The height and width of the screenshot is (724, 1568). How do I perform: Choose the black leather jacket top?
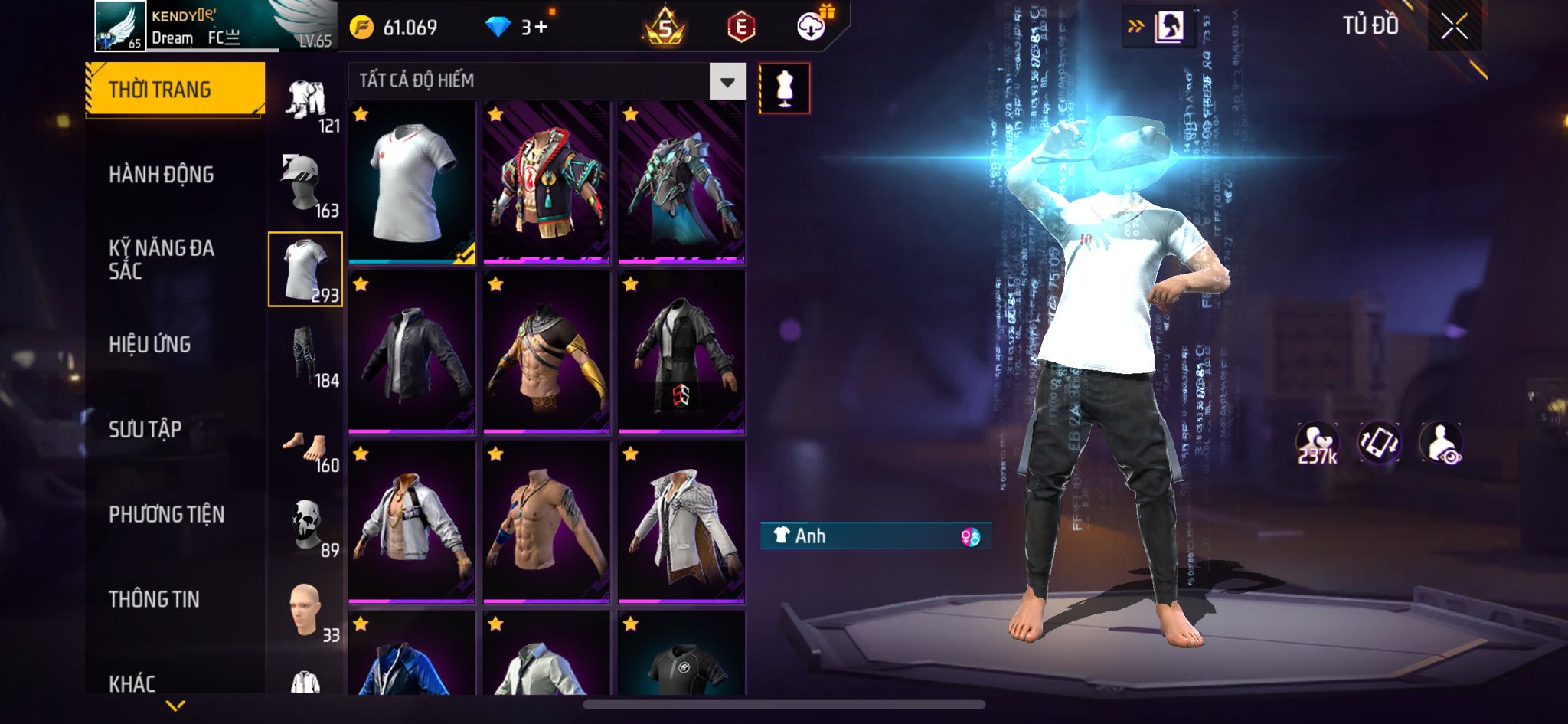(412, 353)
